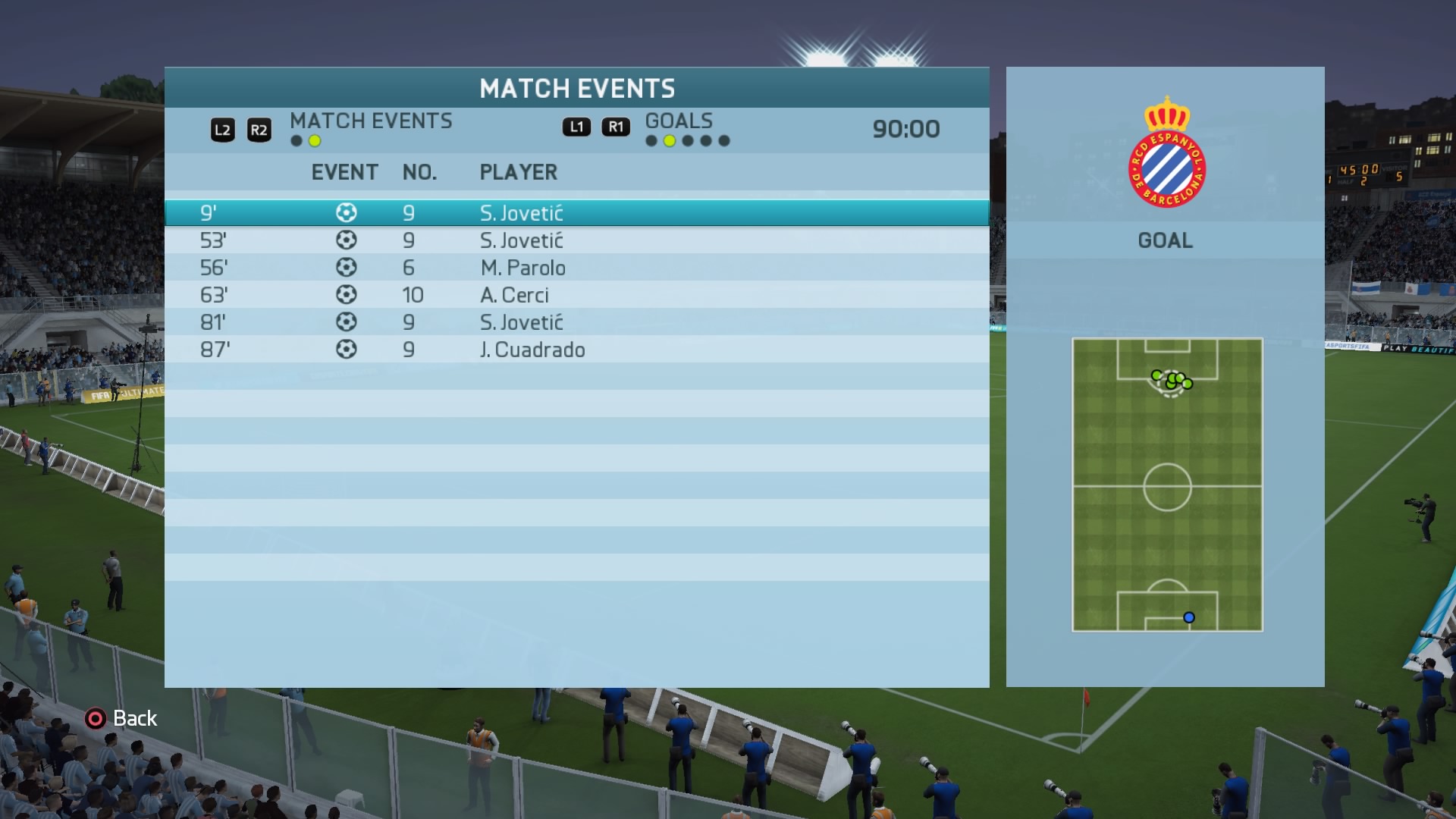Pick the 87' J. Cuadrado goal event
Image resolution: width=1456 pixels, height=819 pixels.
click(576, 350)
